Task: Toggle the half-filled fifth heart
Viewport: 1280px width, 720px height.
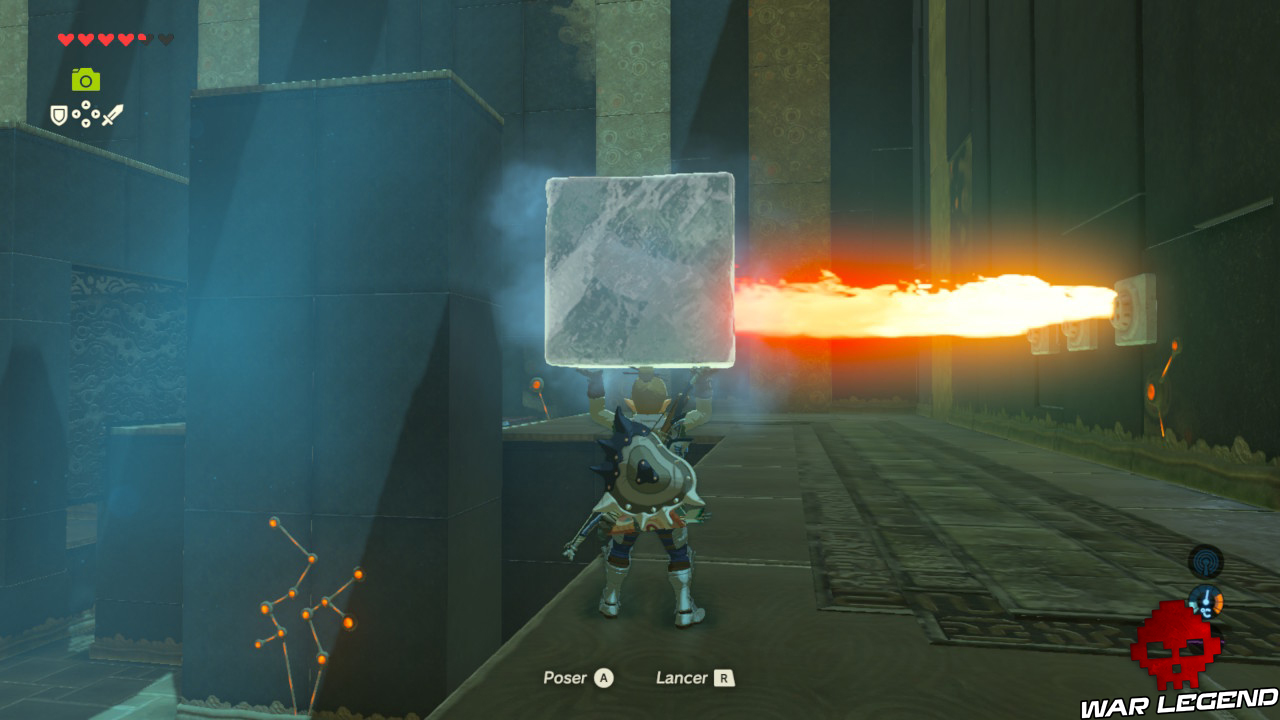Action: tap(145, 38)
